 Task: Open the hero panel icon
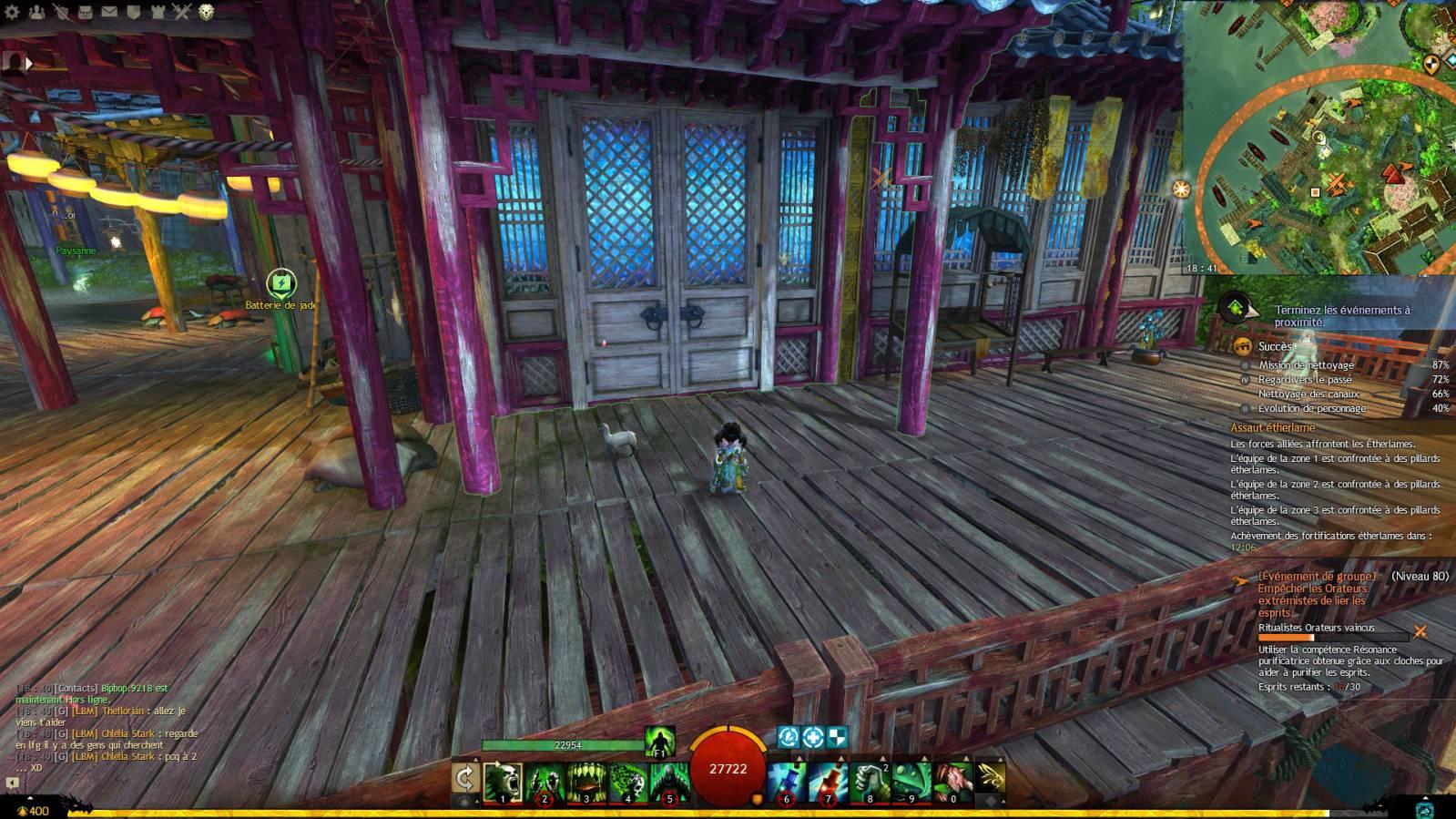pyautogui.click(x=61, y=12)
